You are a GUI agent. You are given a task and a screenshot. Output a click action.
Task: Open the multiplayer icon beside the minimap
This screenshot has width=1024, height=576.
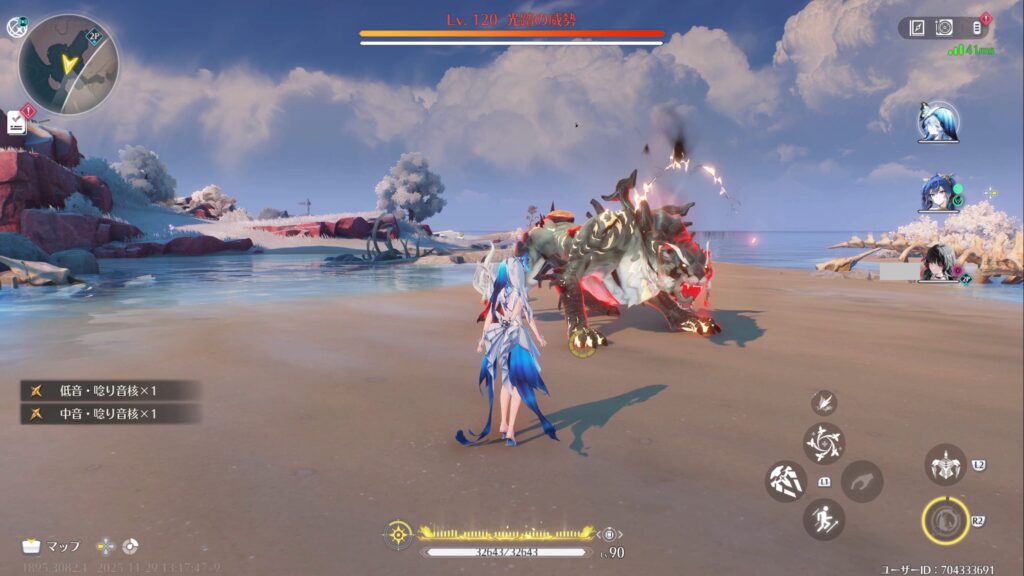click(x=15, y=27)
